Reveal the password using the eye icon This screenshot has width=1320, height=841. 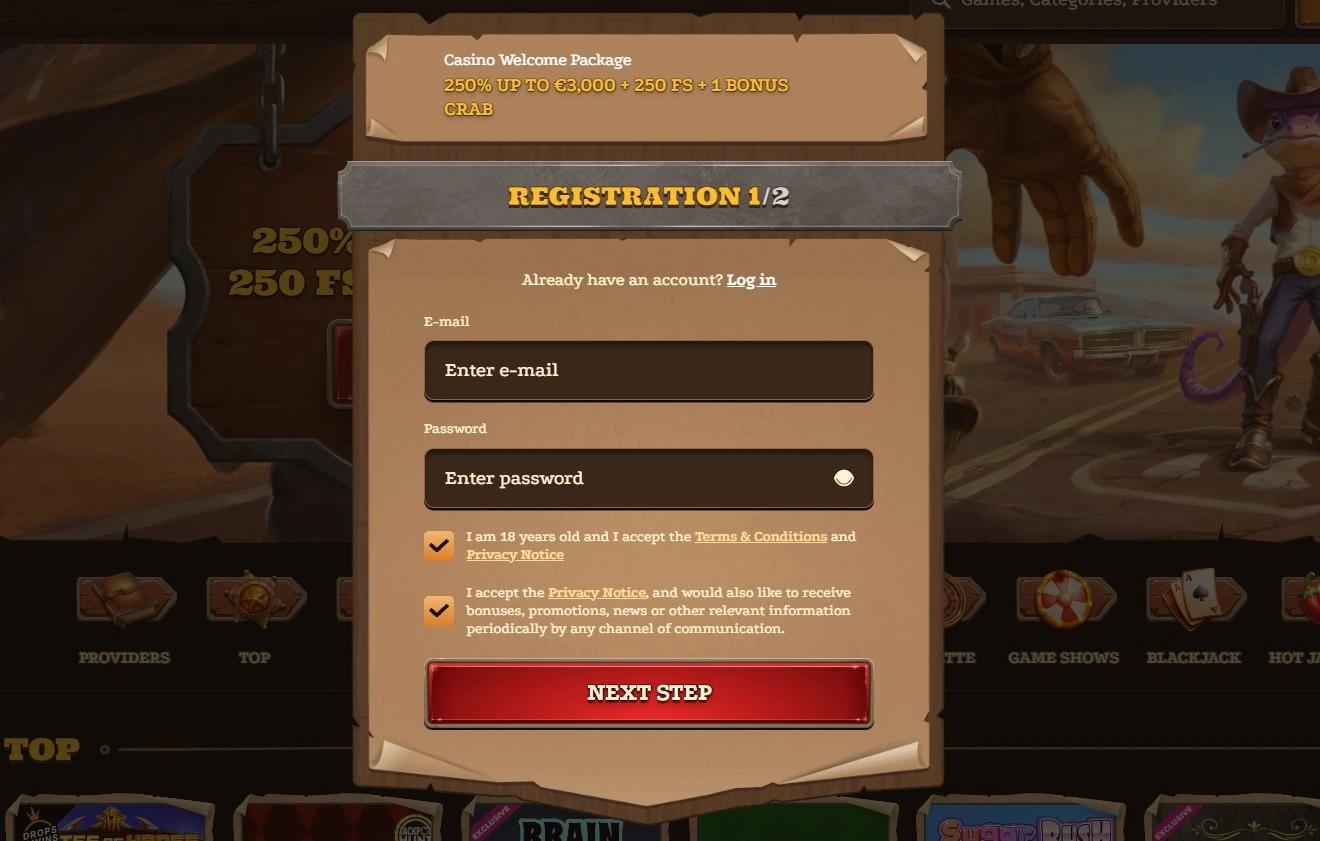(x=843, y=478)
